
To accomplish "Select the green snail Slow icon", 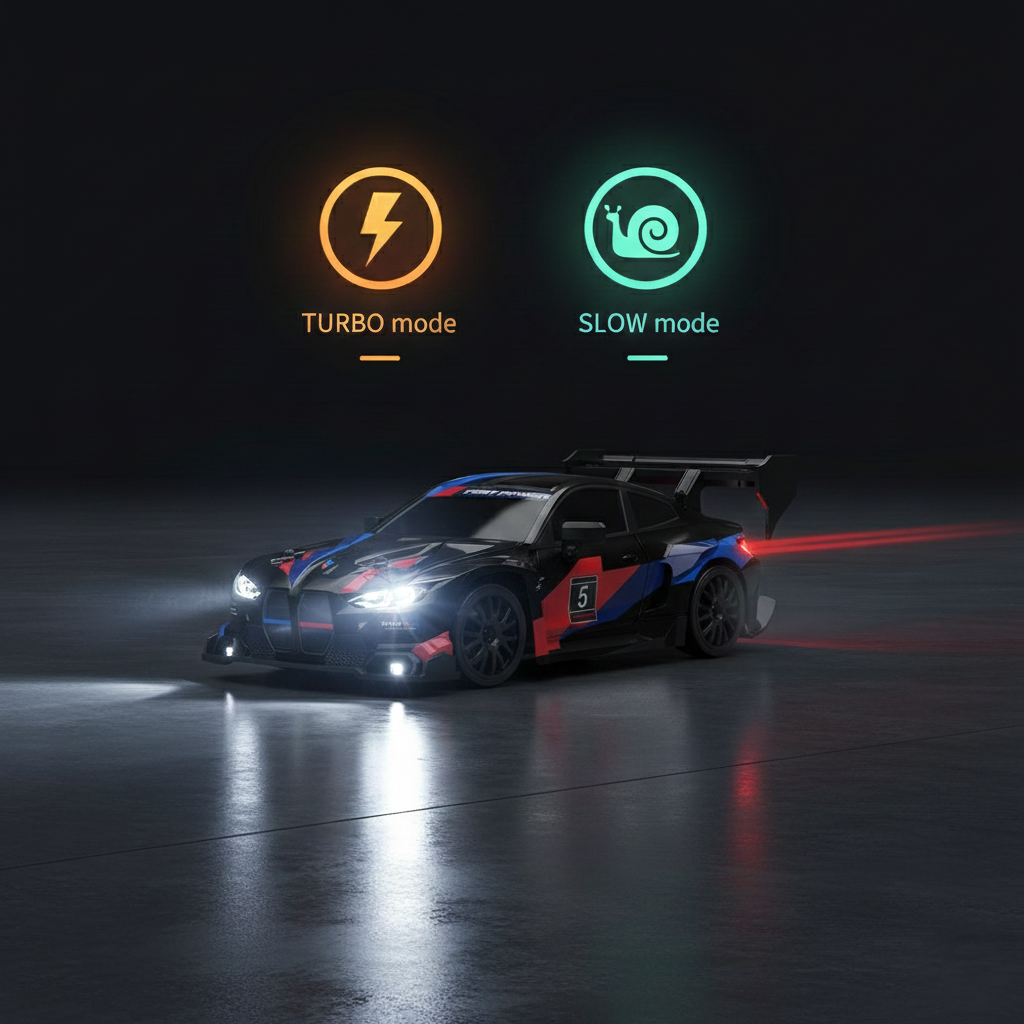I will click(645, 228).
